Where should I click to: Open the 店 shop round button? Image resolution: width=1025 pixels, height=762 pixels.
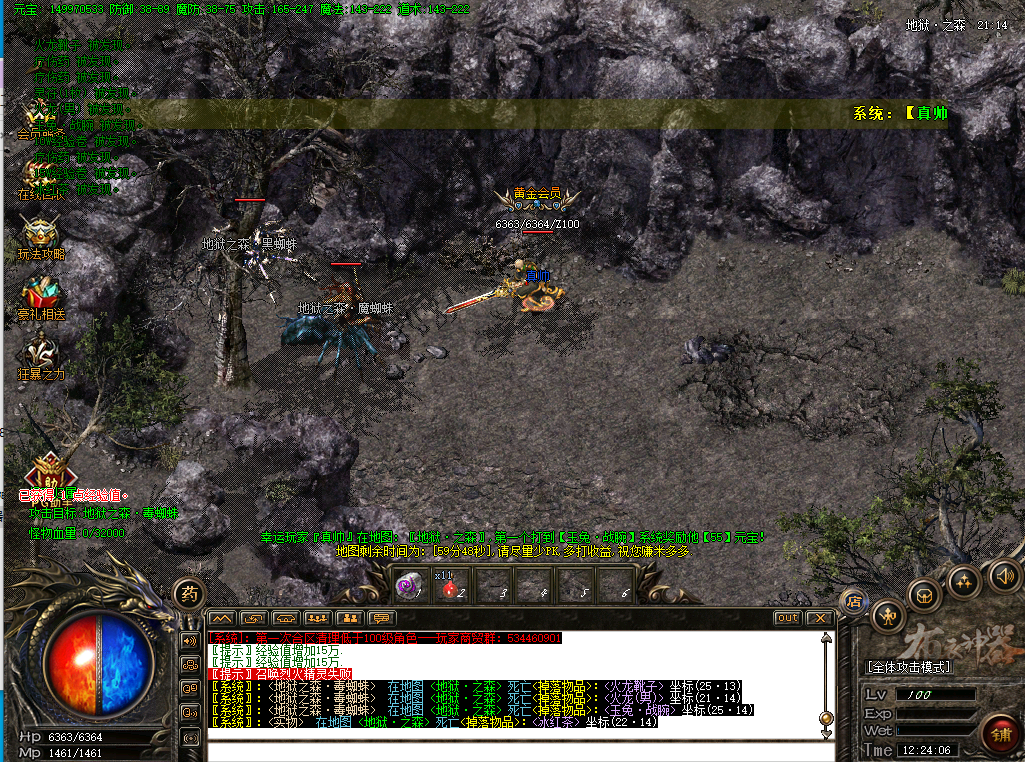click(854, 601)
